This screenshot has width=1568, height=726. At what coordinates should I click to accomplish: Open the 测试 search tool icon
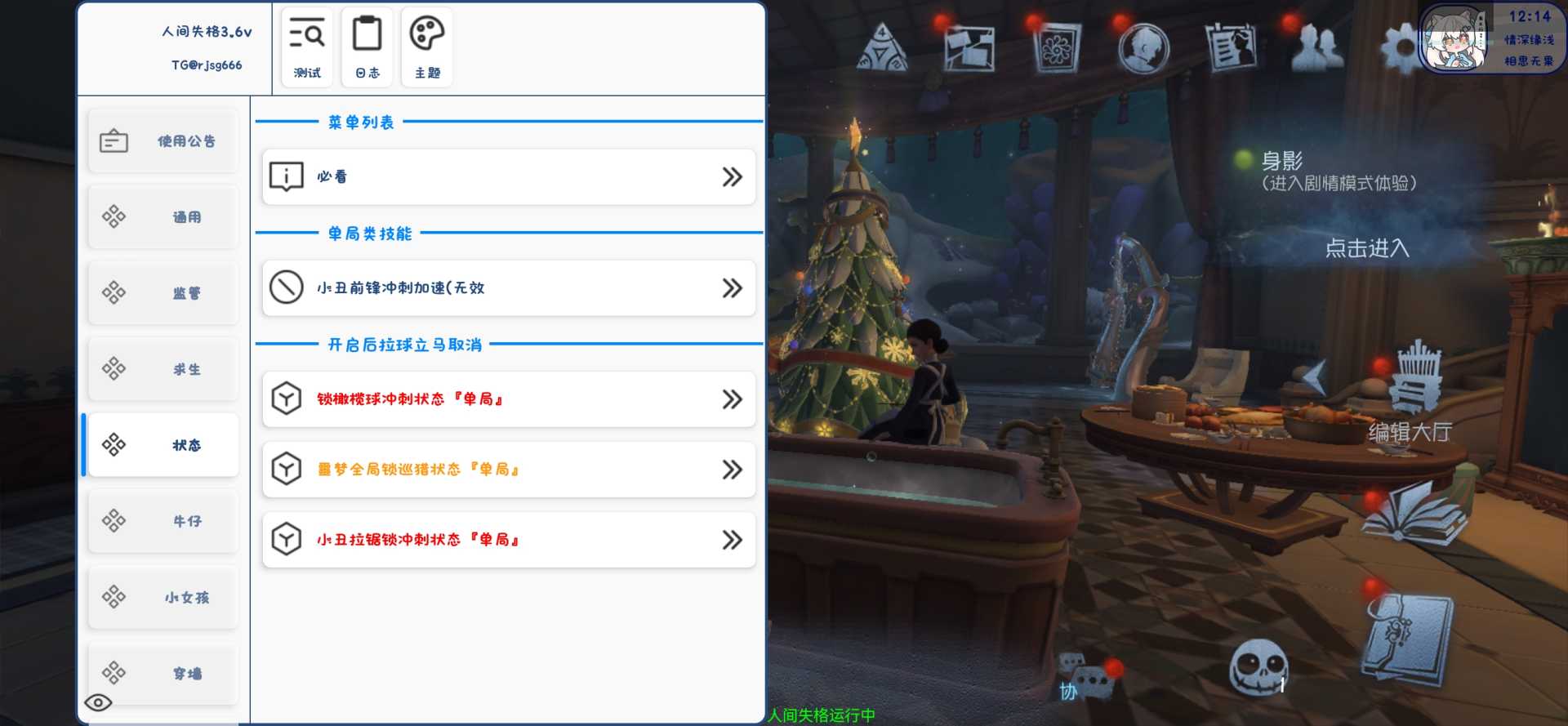coord(306,45)
